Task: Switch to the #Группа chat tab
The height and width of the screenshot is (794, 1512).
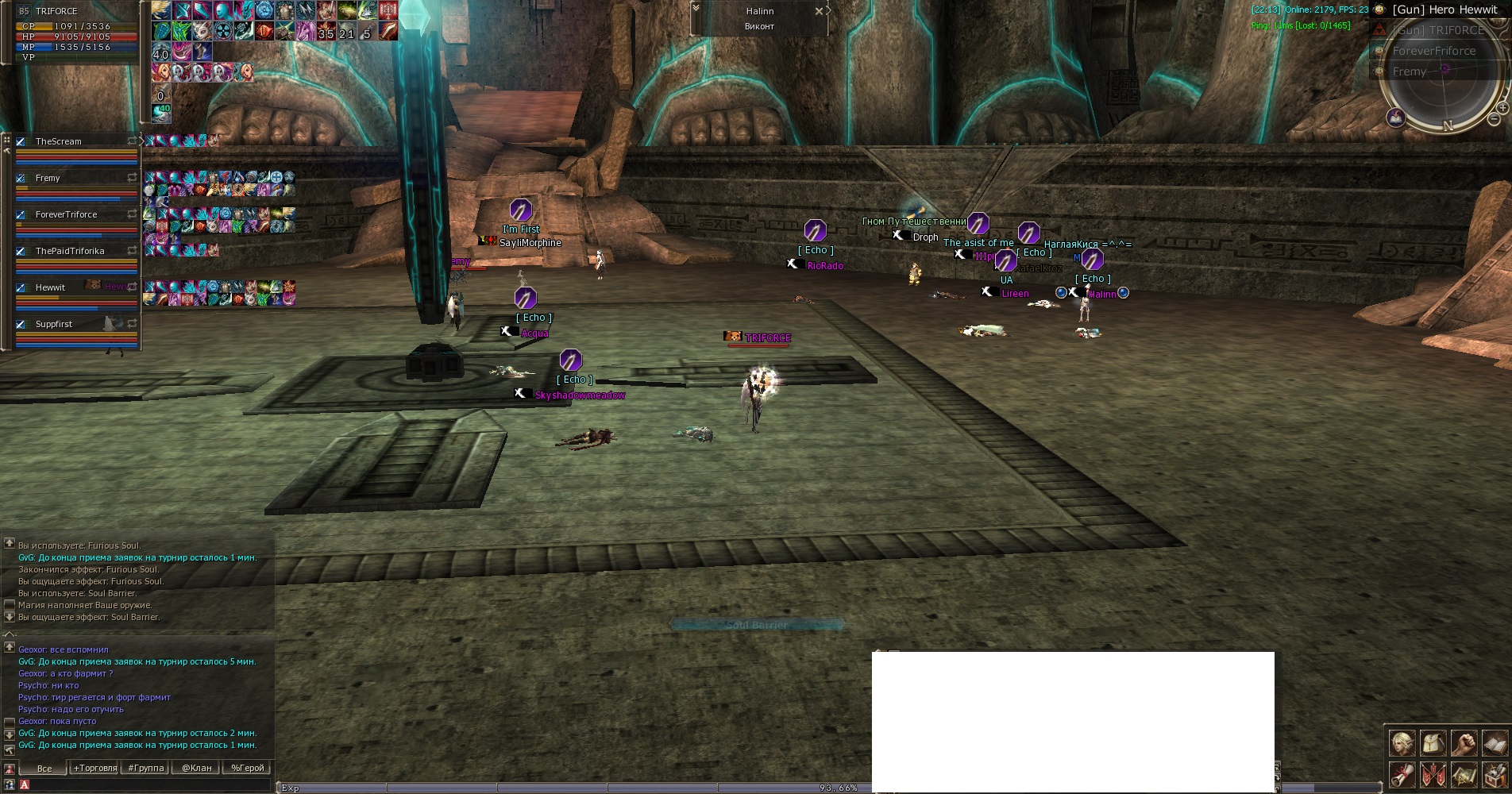Action: coord(146,769)
